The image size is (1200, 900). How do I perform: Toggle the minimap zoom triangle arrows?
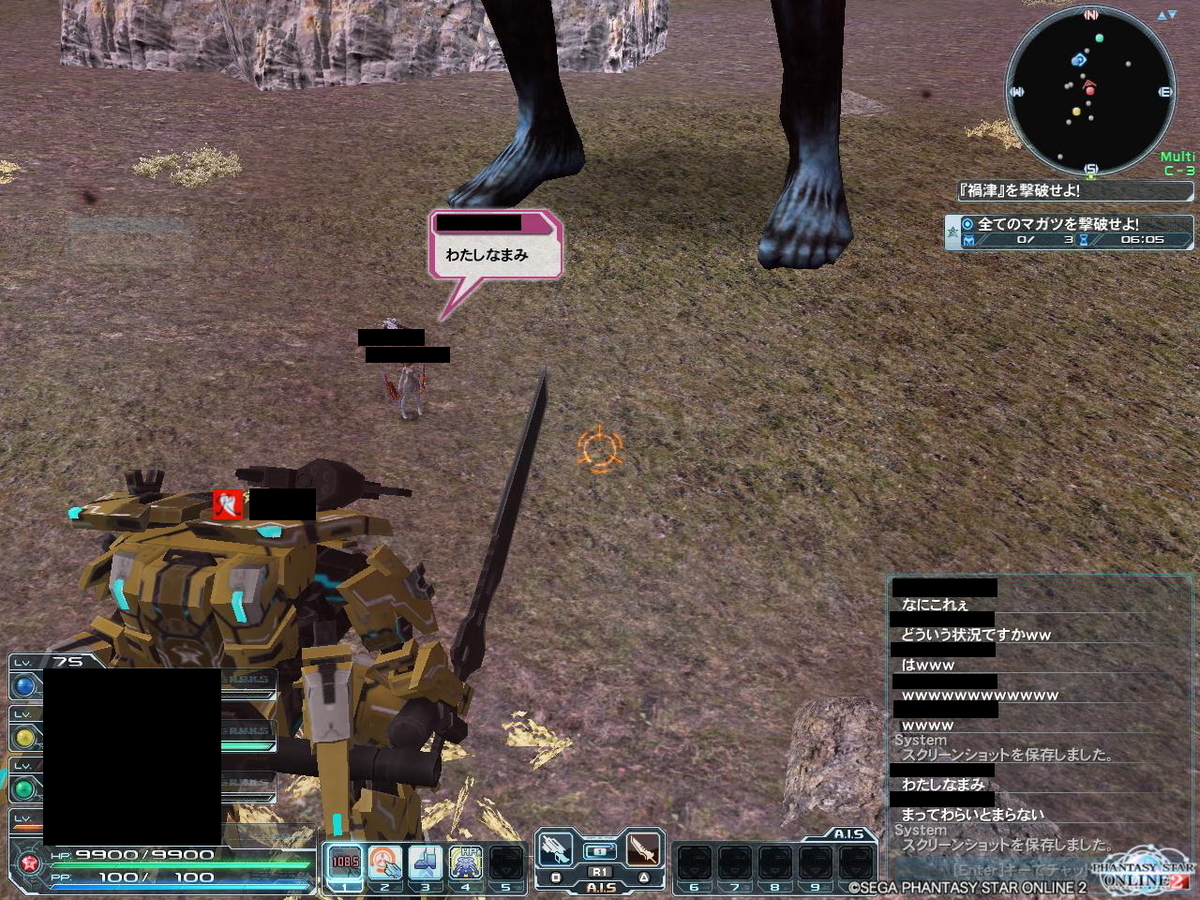[x=1166, y=16]
